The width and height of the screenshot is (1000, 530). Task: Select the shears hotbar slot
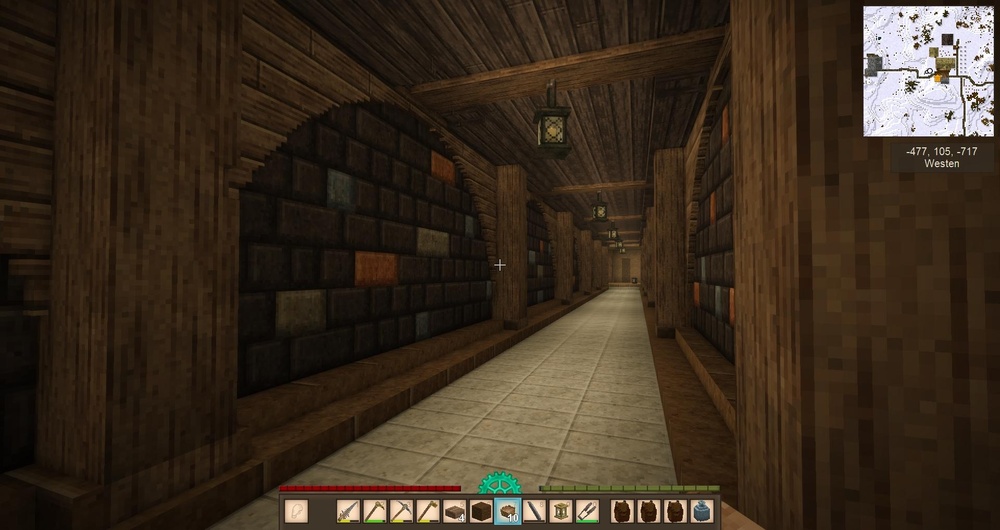point(588,511)
